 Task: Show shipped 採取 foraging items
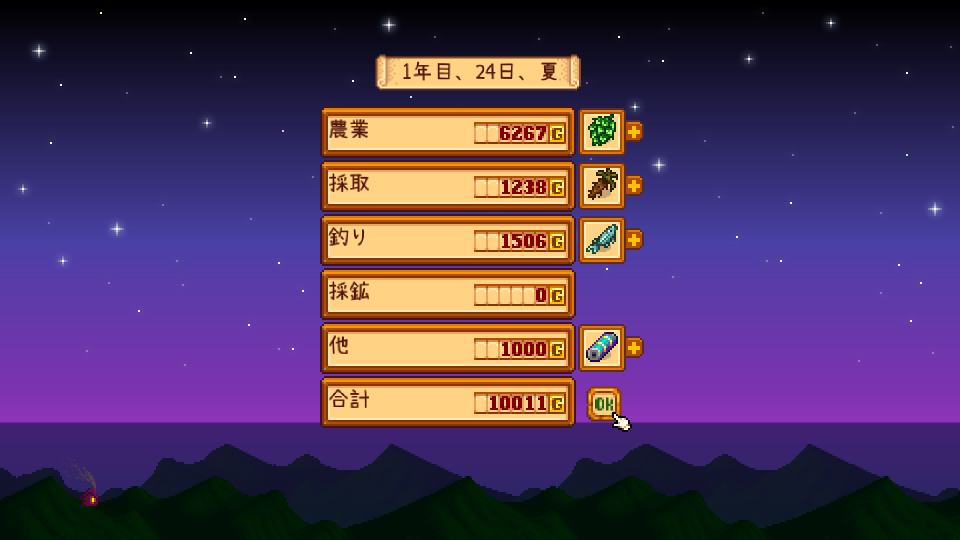pyautogui.click(x=634, y=185)
